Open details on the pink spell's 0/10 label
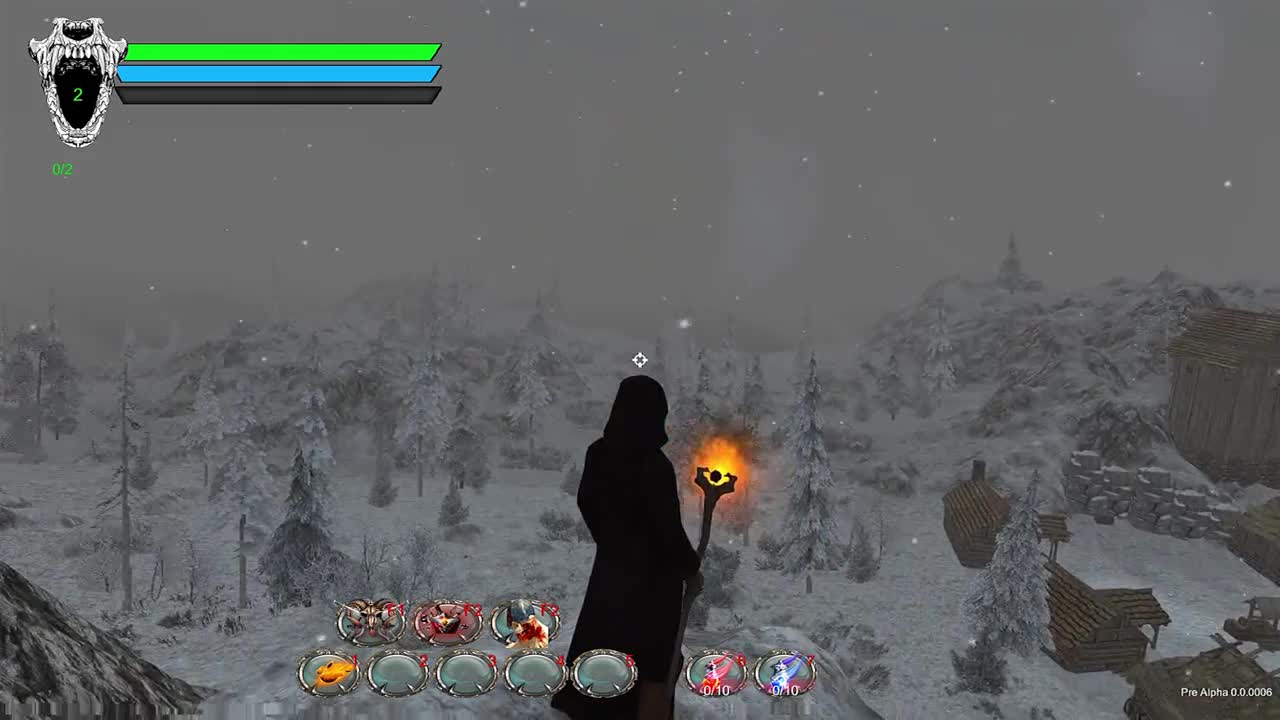This screenshot has height=720, width=1280. pyautogui.click(x=715, y=690)
